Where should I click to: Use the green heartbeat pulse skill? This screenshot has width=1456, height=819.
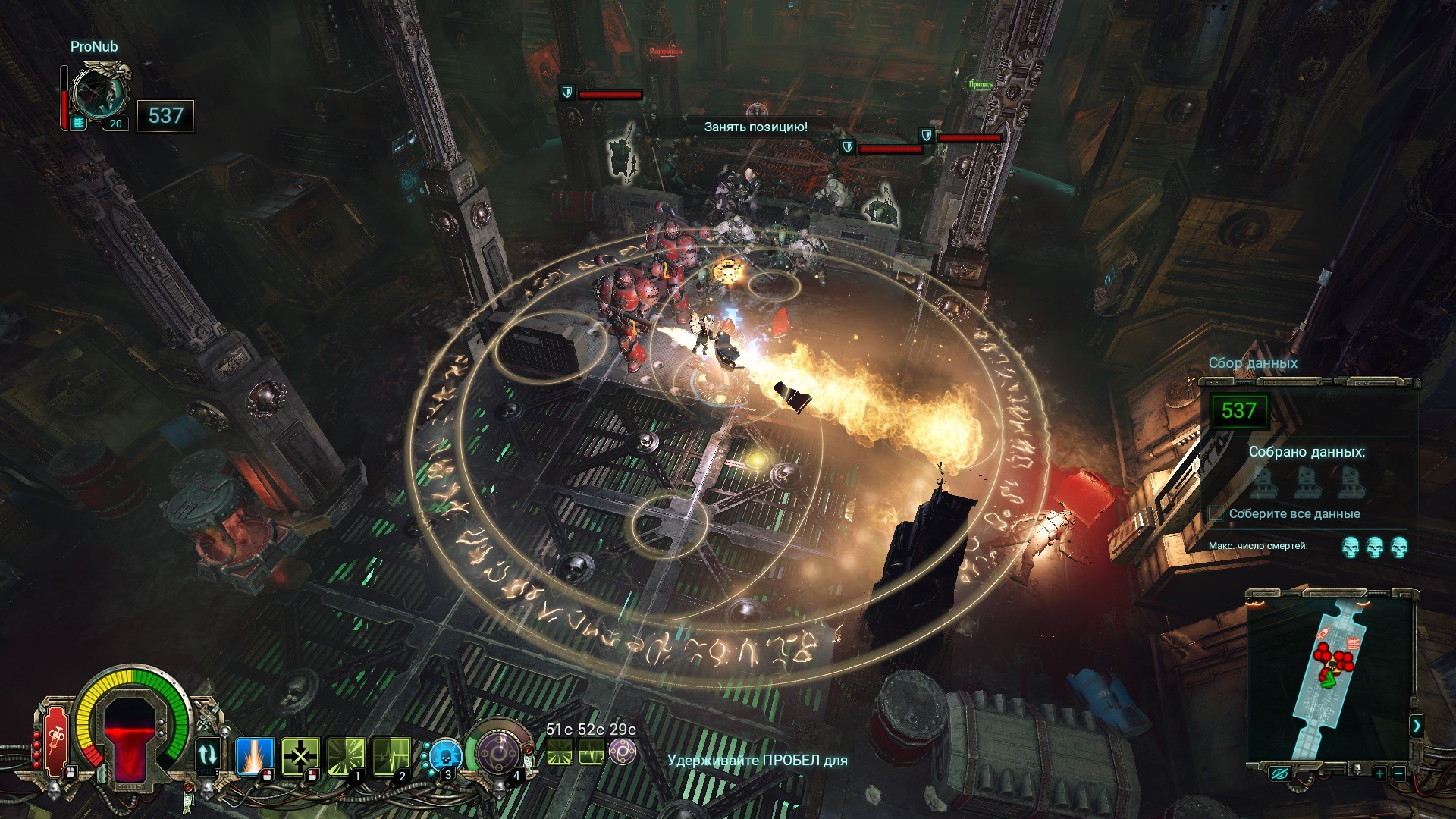tap(391, 755)
